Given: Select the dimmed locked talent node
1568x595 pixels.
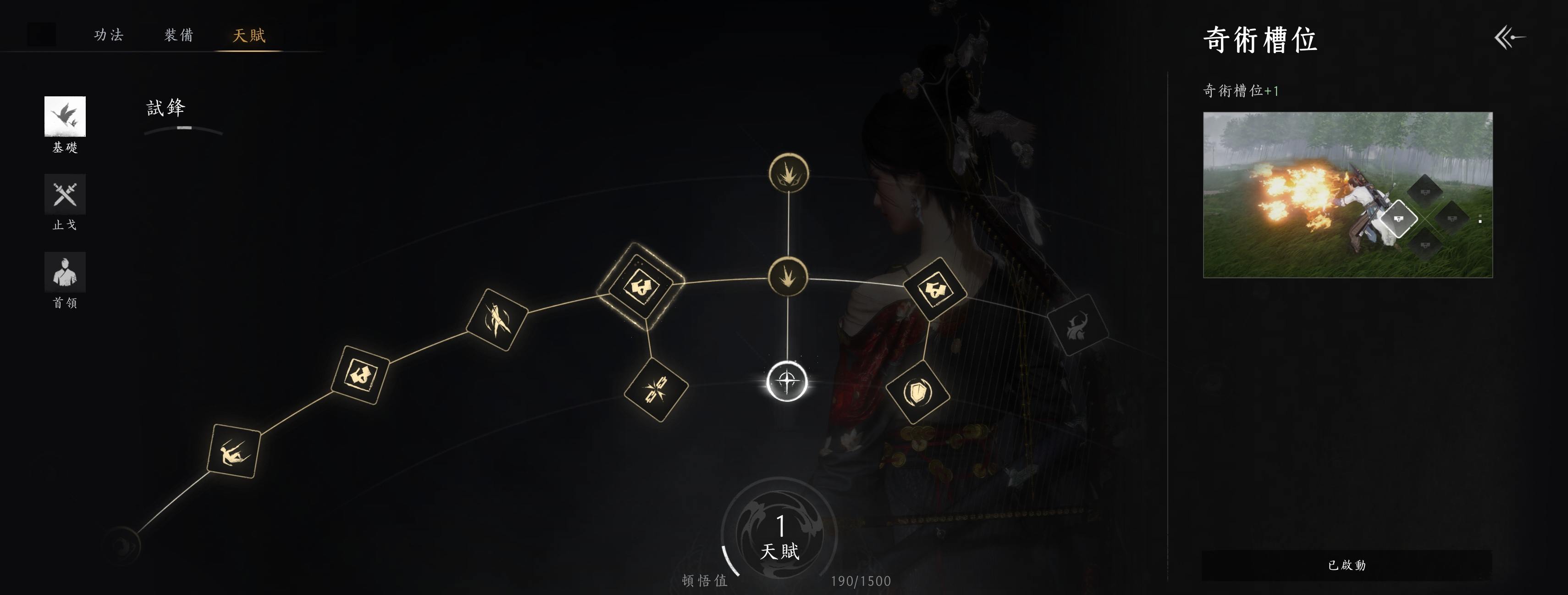Looking at the screenshot, I should pyautogui.click(x=1077, y=325).
